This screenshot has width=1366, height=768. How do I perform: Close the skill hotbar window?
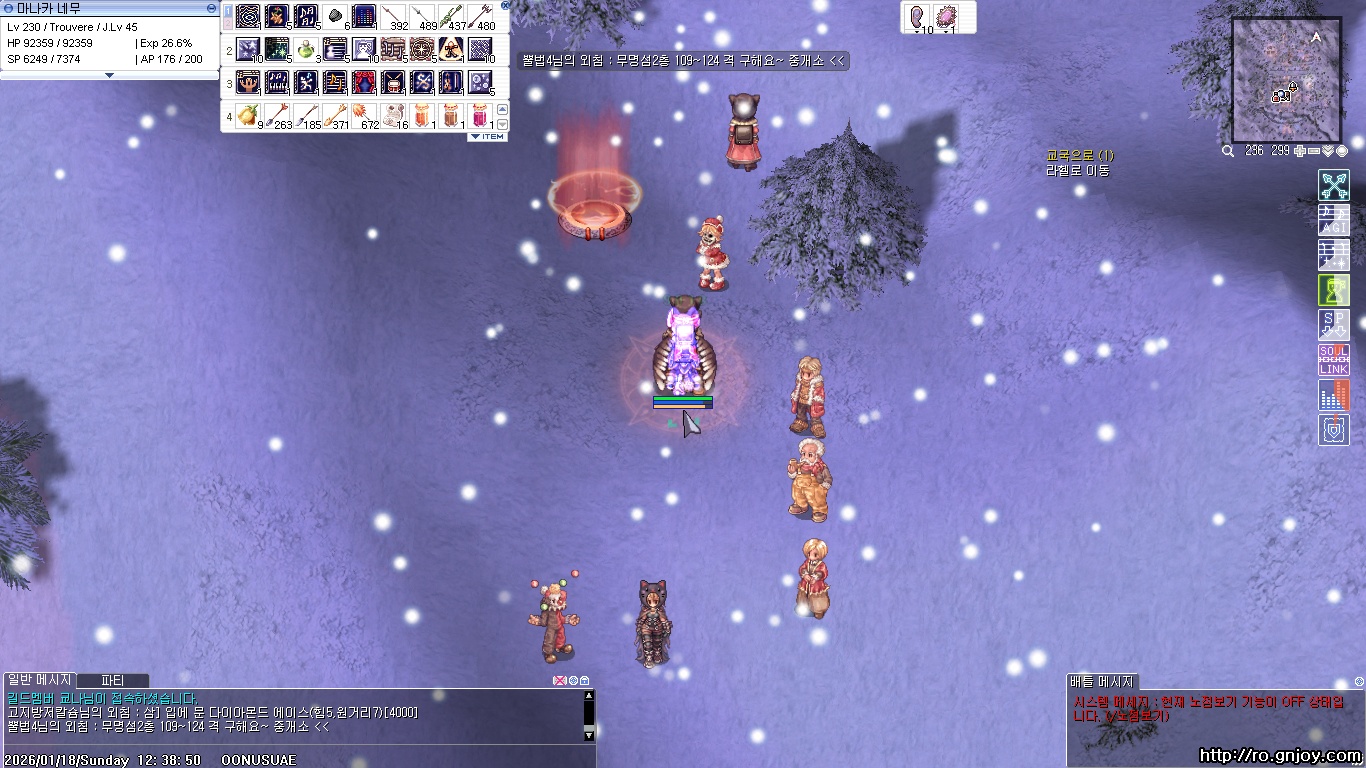click(x=506, y=5)
